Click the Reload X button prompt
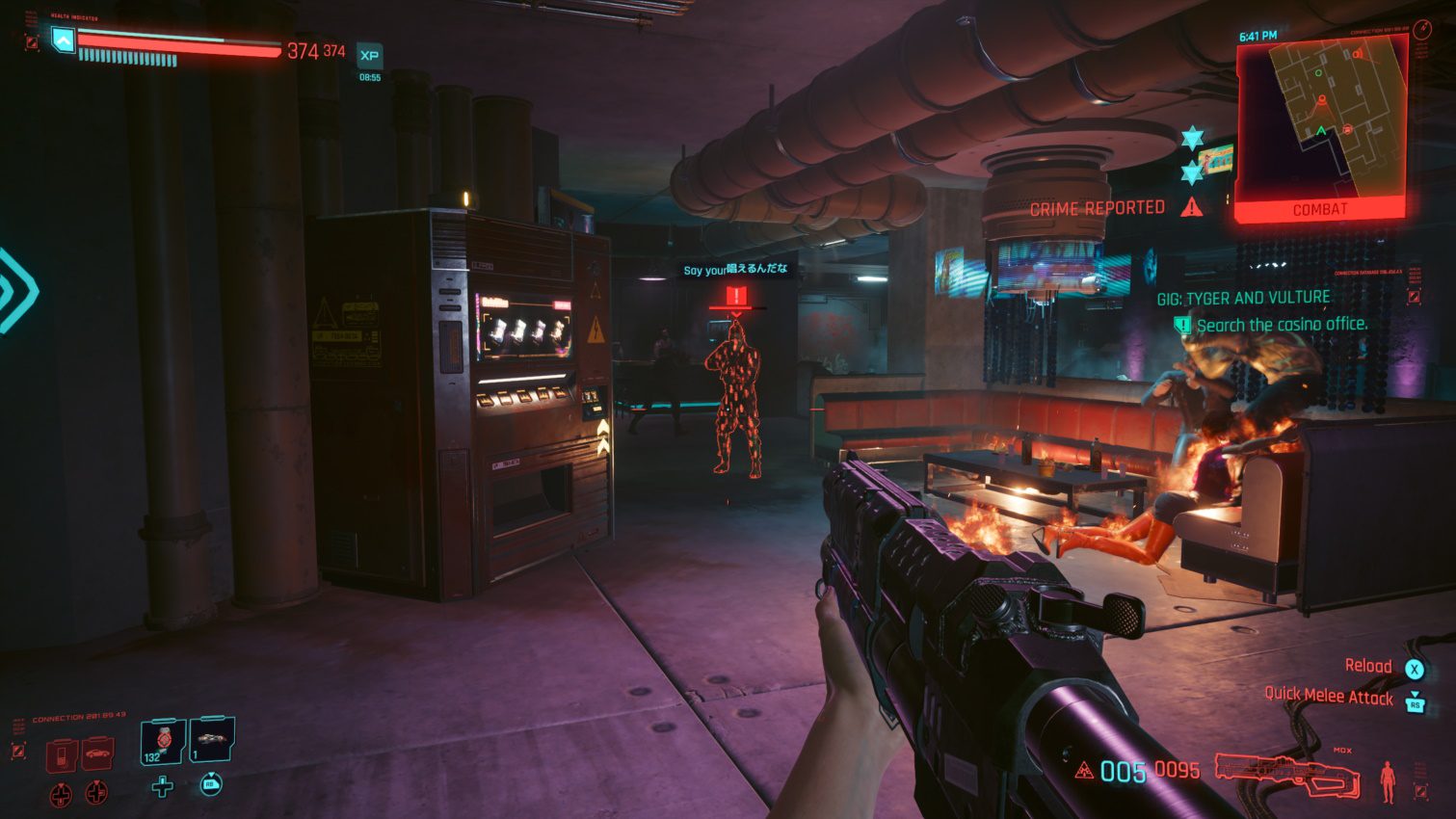Viewport: 1456px width, 819px height. pyautogui.click(x=1414, y=670)
